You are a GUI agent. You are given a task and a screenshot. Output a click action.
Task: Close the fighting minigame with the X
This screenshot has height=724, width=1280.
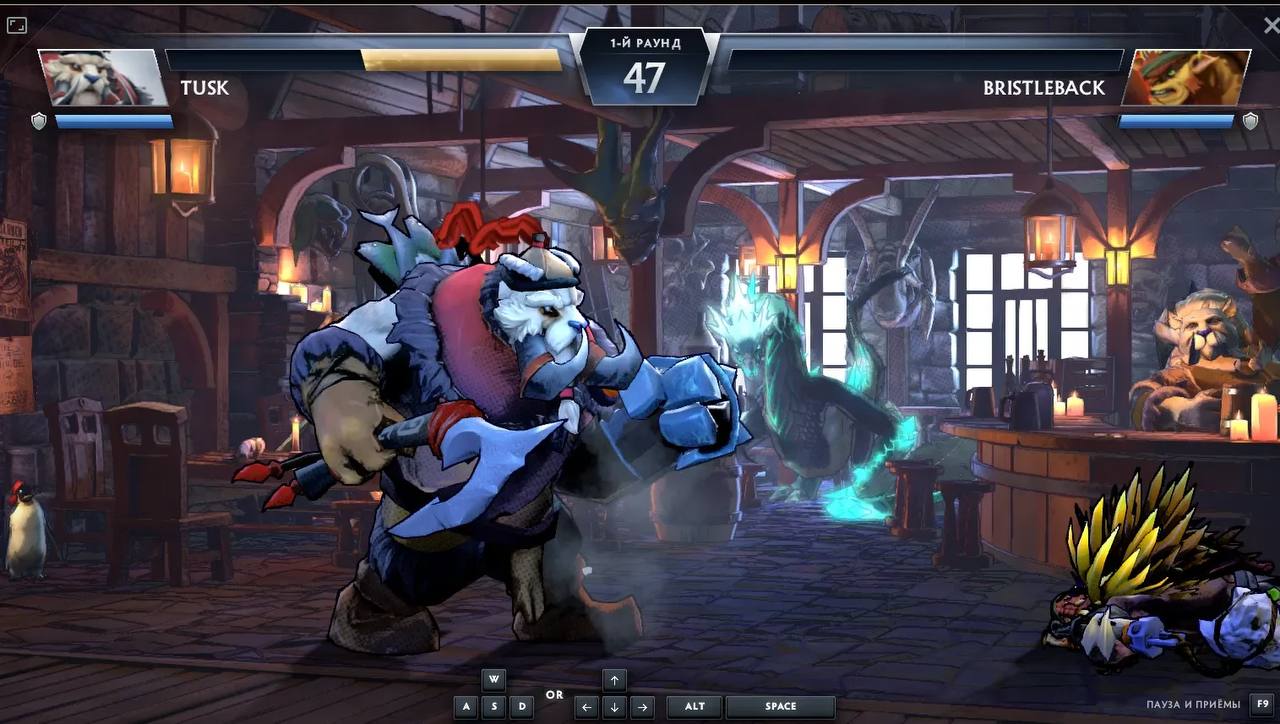click(x=1270, y=24)
